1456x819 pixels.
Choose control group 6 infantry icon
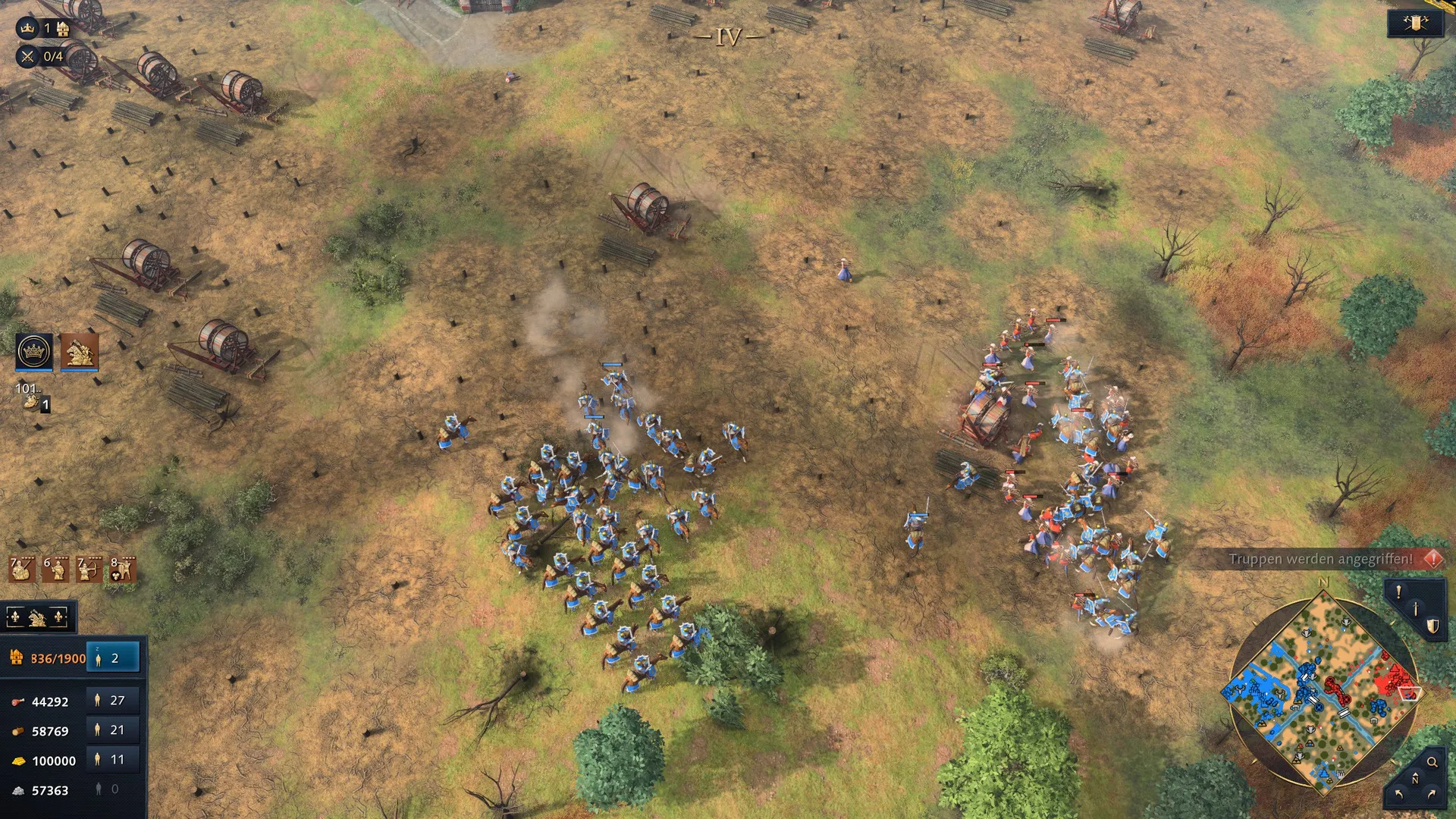point(55,569)
